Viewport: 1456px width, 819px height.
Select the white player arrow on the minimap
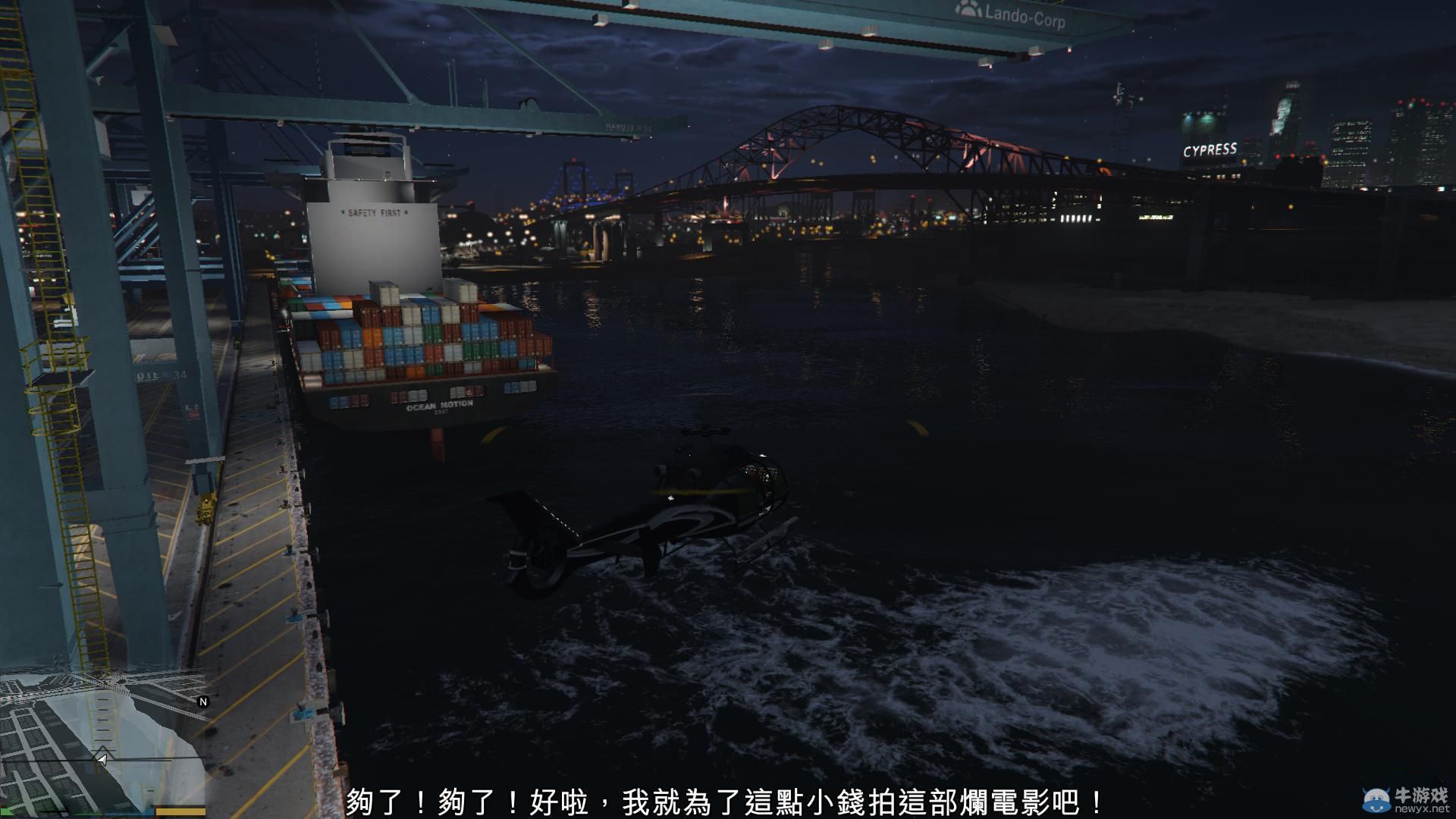[x=102, y=760]
